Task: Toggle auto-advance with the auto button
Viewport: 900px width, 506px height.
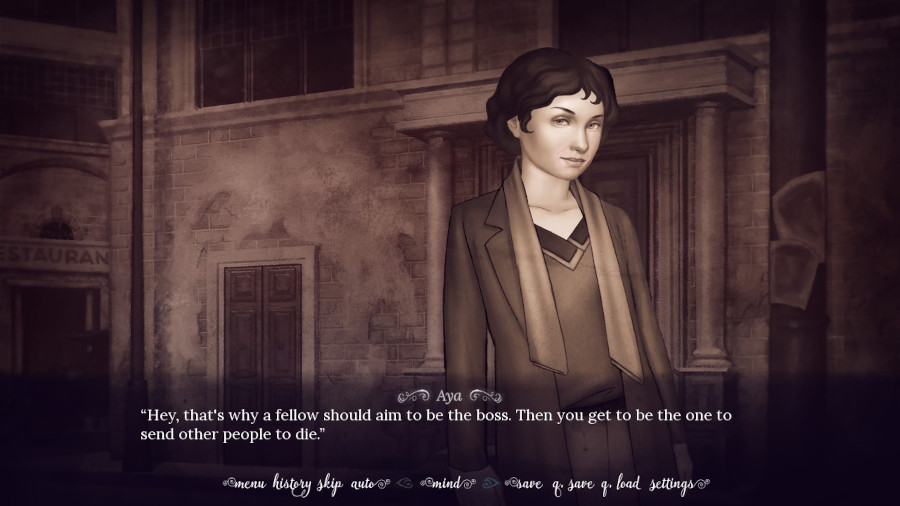Action: click(362, 485)
